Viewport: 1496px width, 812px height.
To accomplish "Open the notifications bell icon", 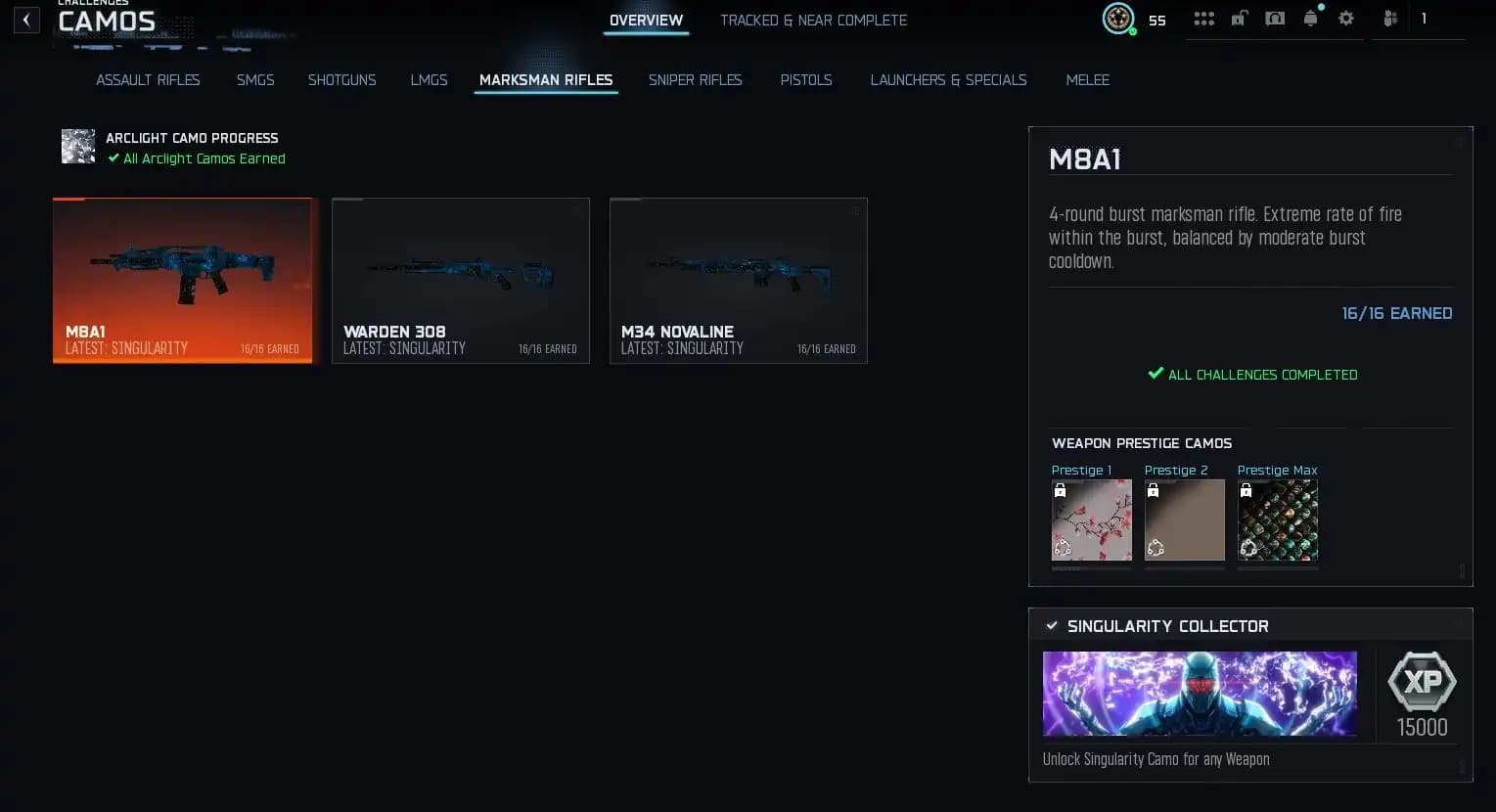I will (x=1310, y=19).
